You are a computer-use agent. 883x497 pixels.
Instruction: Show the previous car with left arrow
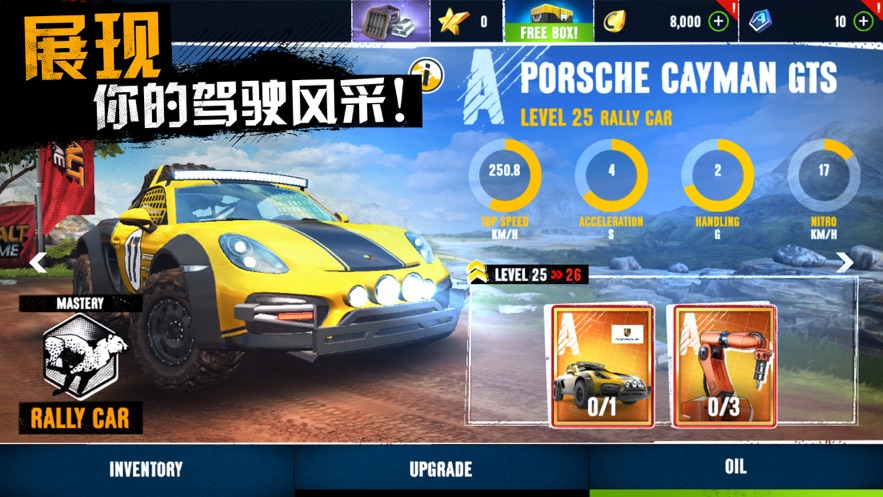click(38, 262)
